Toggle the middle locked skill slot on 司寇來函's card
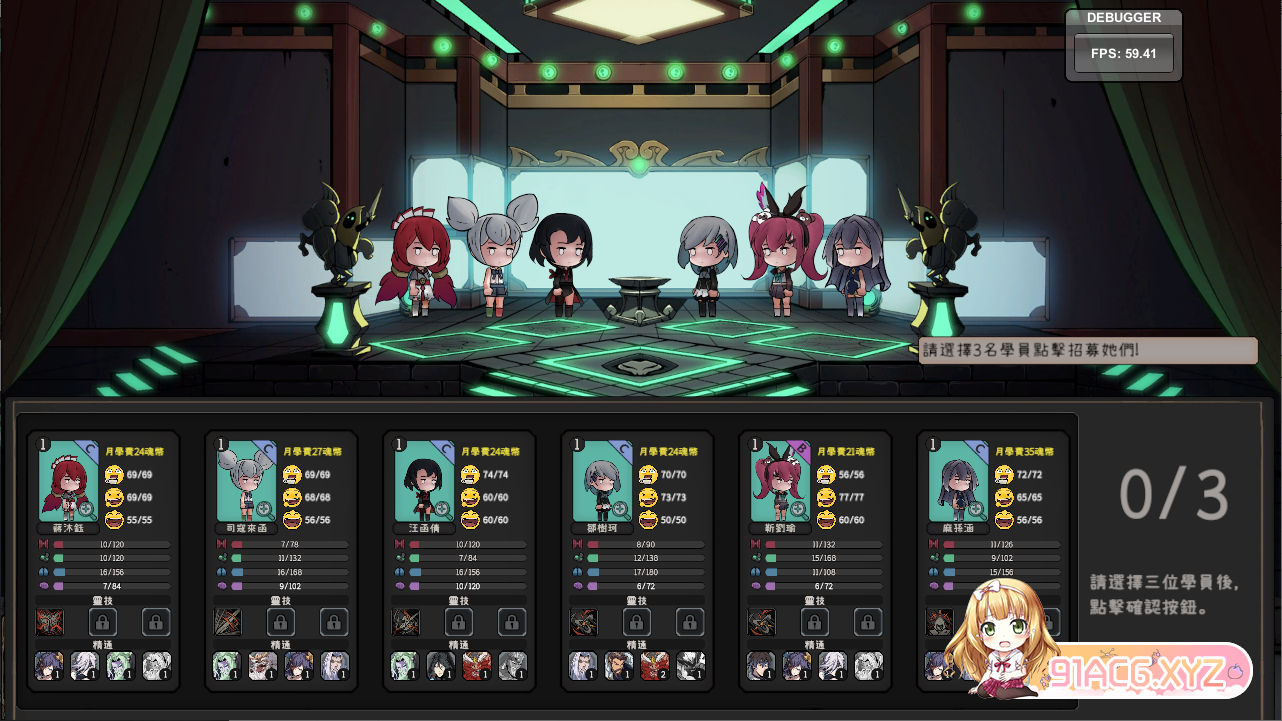The image size is (1282, 721). coord(281,621)
